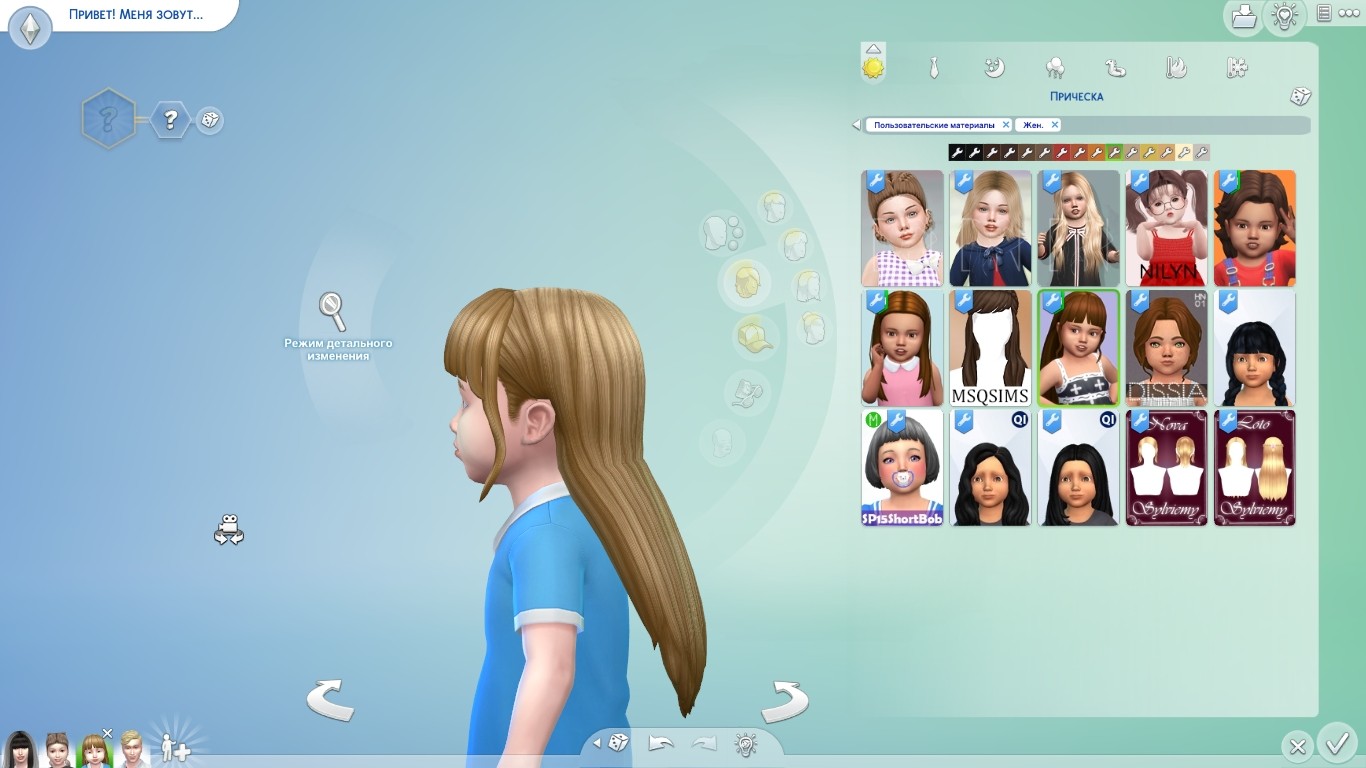This screenshot has width=1366, height=768.
Task: Click the Привет! Меня зовут name field
Action: [136, 15]
